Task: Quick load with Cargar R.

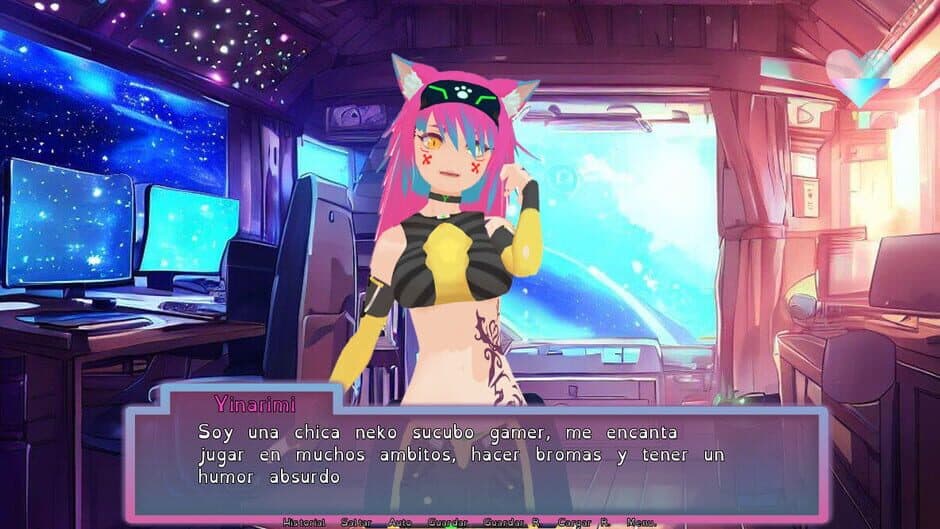Action: (581, 522)
